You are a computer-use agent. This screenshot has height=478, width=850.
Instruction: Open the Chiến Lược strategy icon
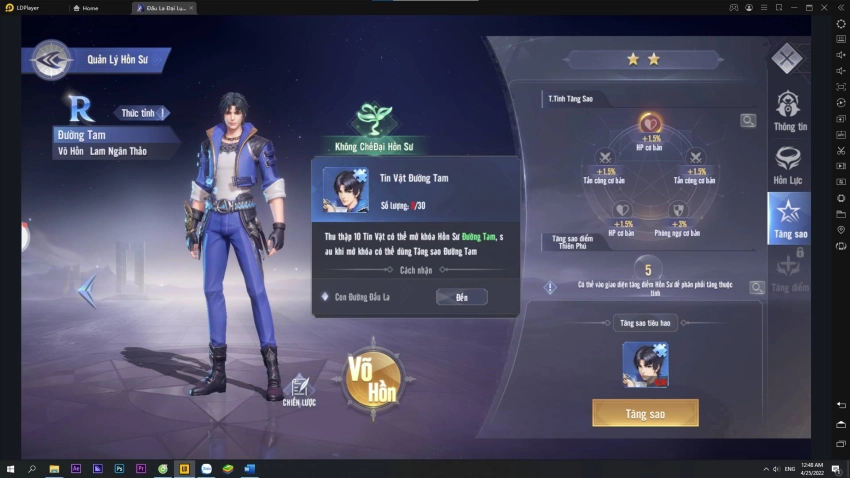coord(298,390)
